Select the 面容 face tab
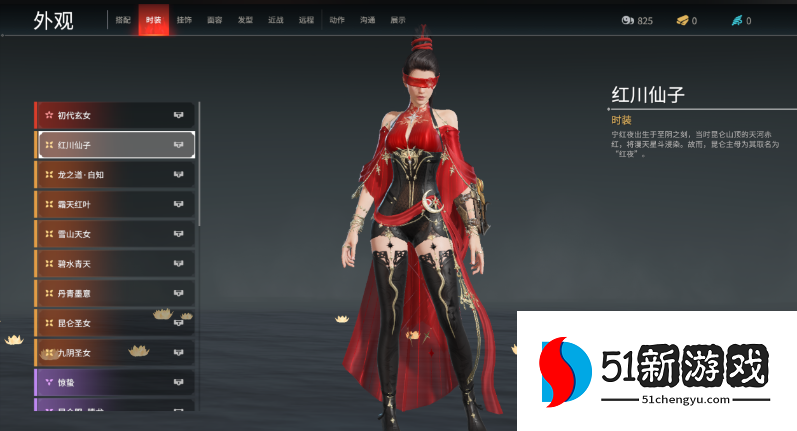Screen dimensions: 797x431 (x=214, y=19)
